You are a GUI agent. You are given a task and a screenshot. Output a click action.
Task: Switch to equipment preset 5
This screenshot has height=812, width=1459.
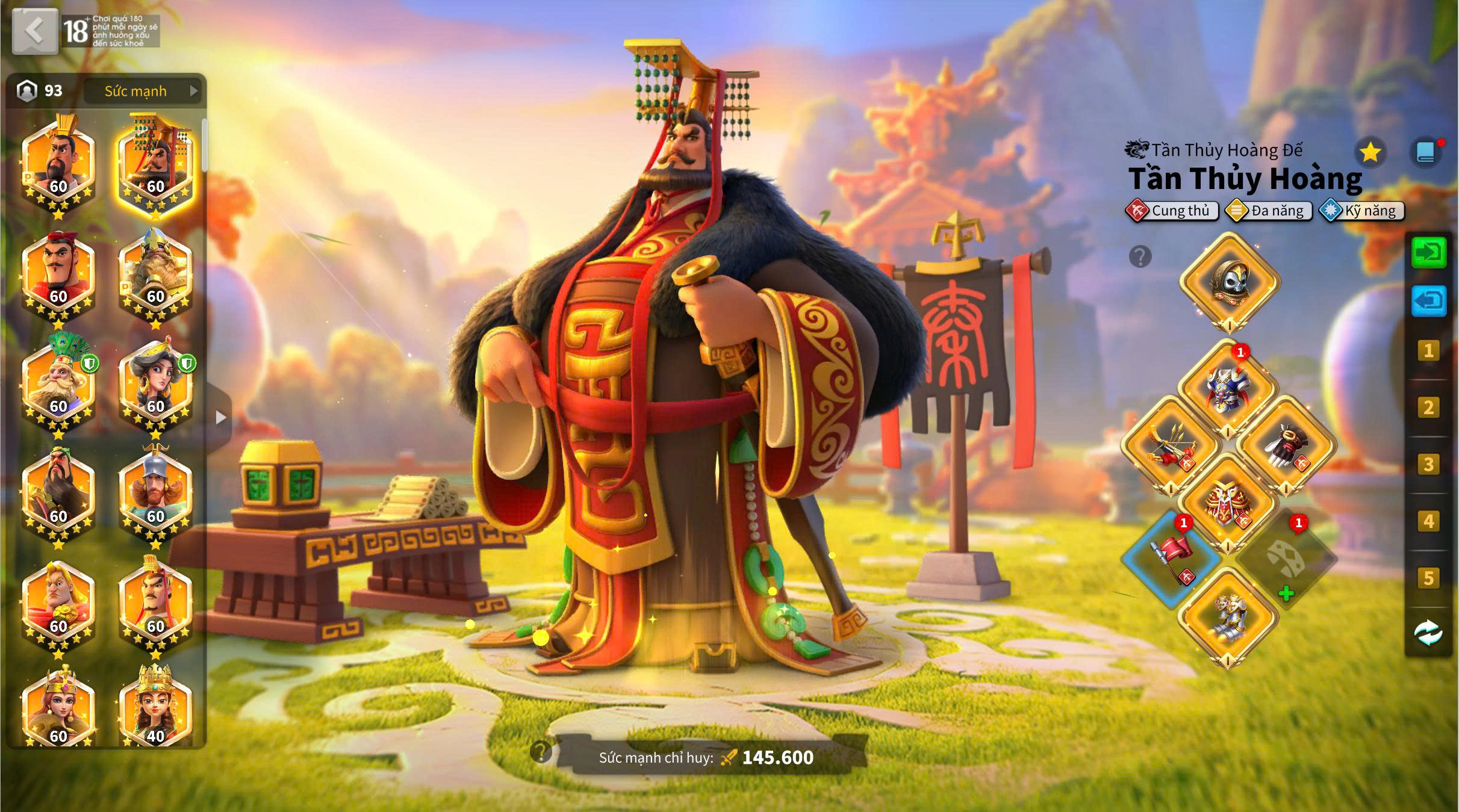coord(1428,578)
